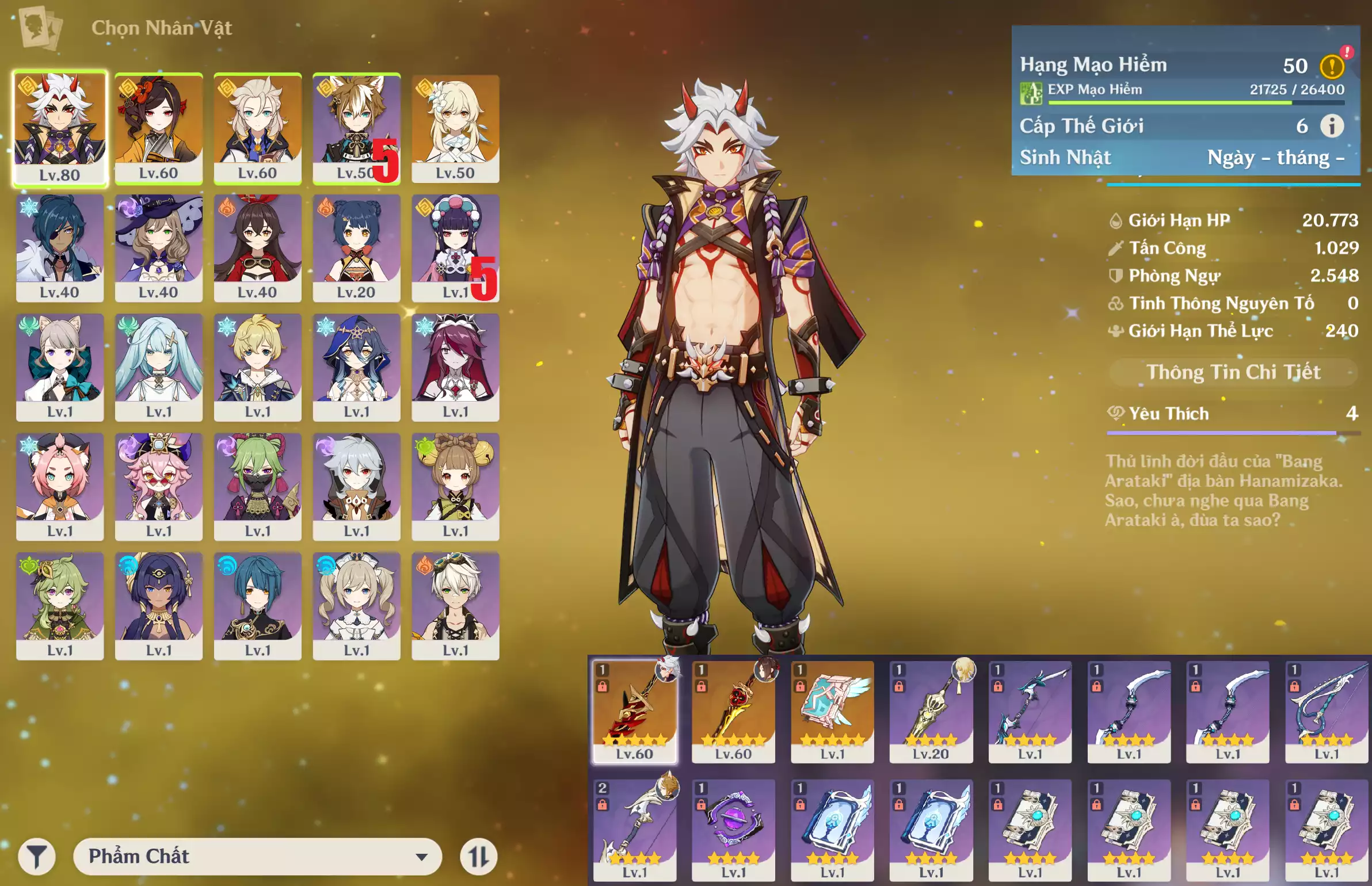Pick the Amber Lv.40 character portrait

pos(258,247)
